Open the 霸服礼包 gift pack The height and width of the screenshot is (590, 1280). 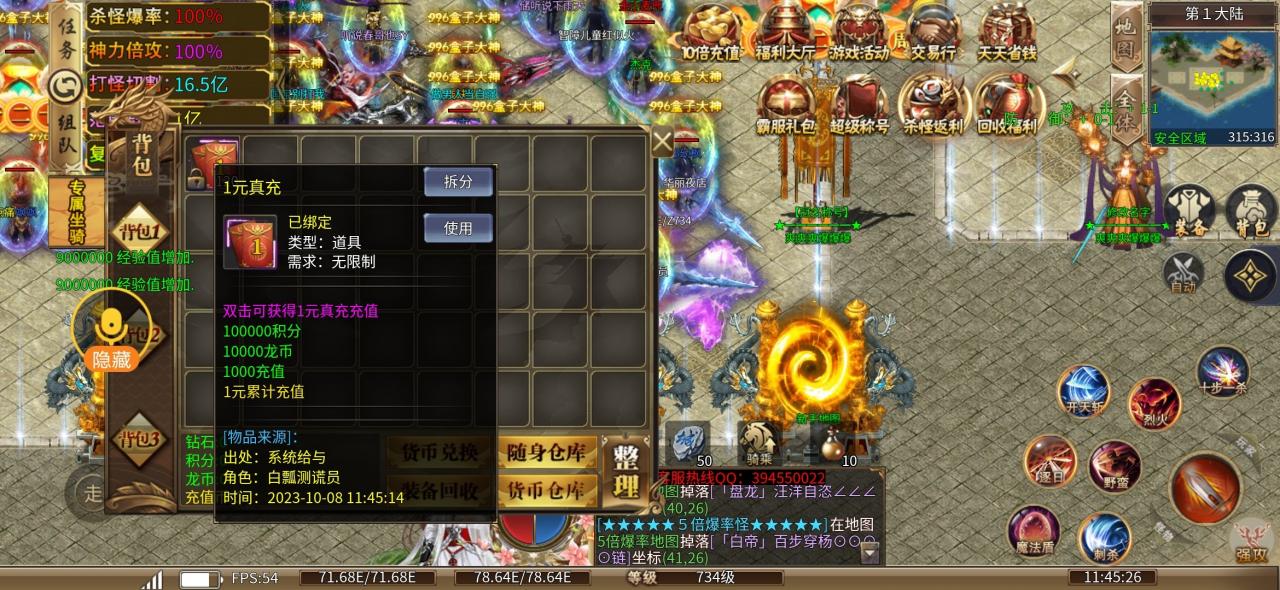tap(786, 105)
